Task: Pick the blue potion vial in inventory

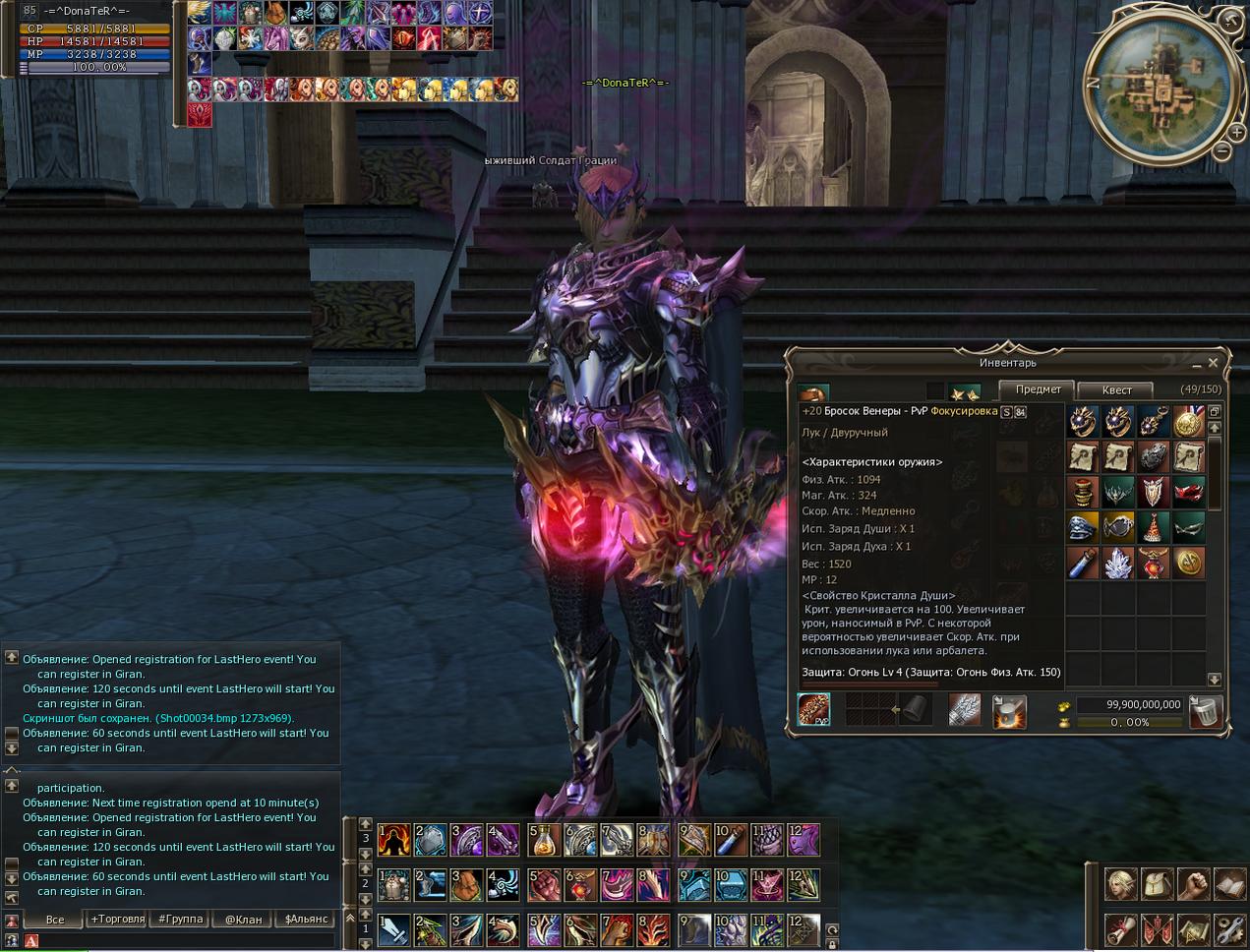Action: [1083, 564]
